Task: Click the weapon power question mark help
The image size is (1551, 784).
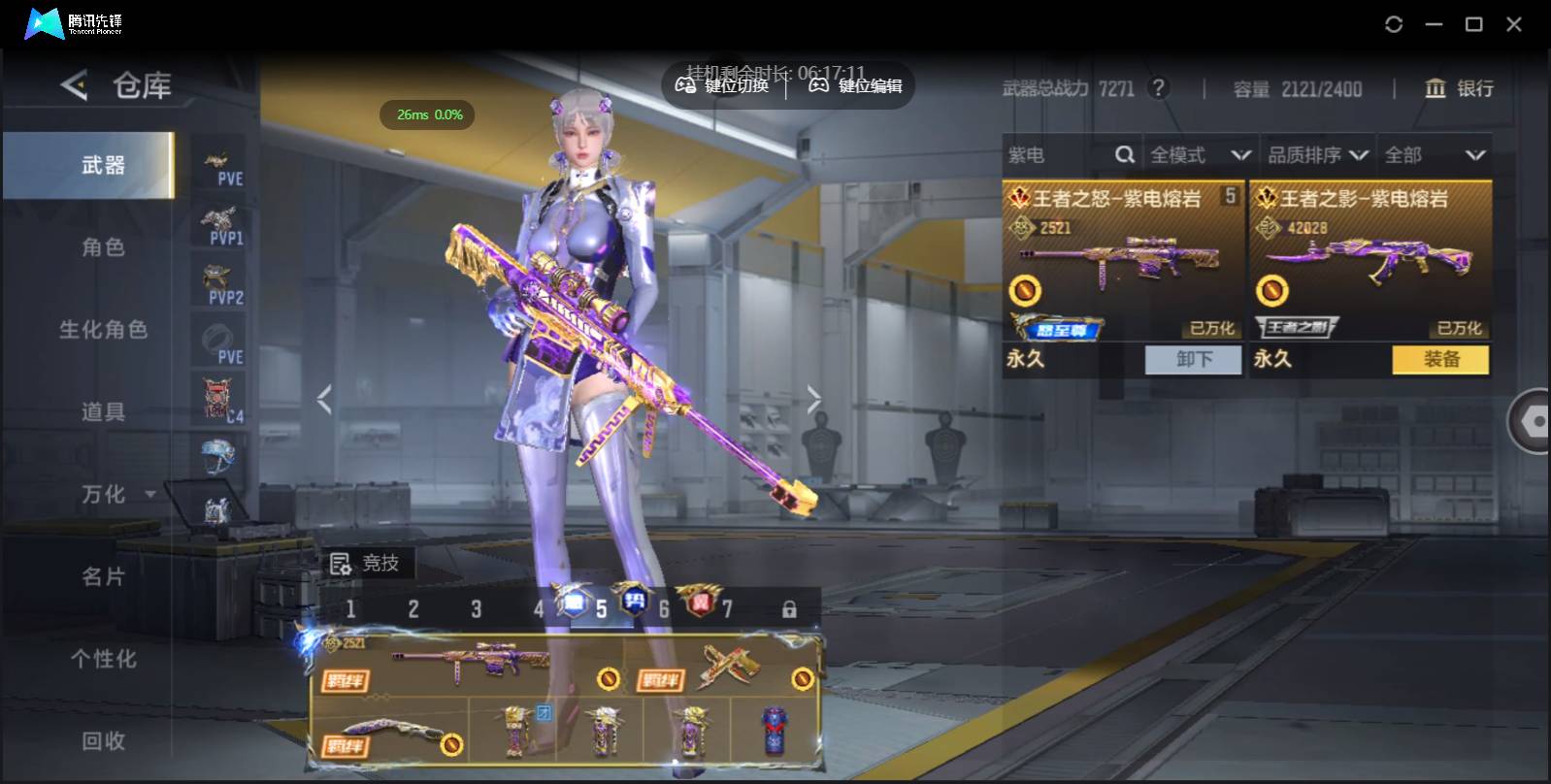Action: click(x=1158, y=89)
